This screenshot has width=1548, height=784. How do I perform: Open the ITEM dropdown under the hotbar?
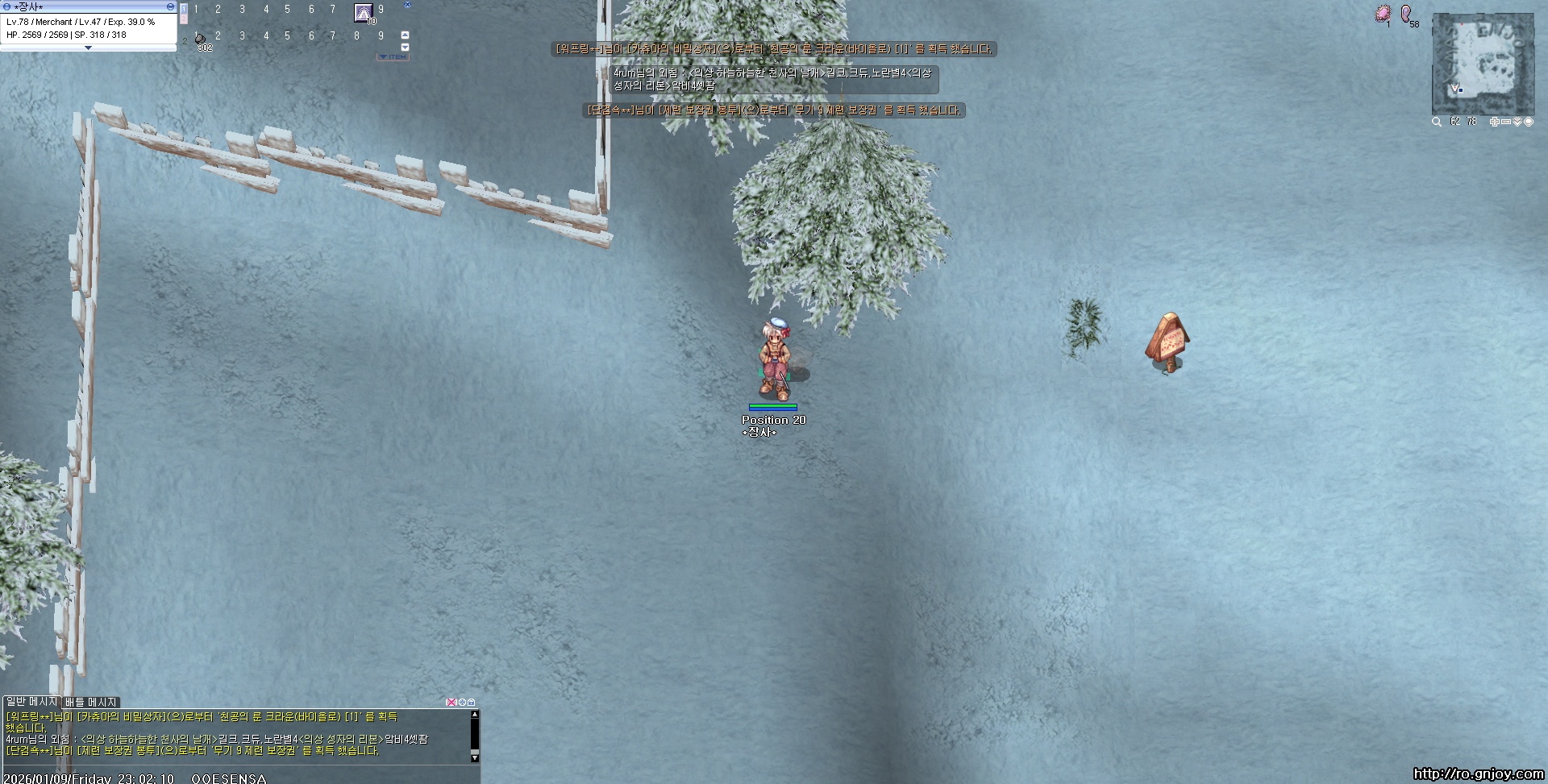coord(393,57)
